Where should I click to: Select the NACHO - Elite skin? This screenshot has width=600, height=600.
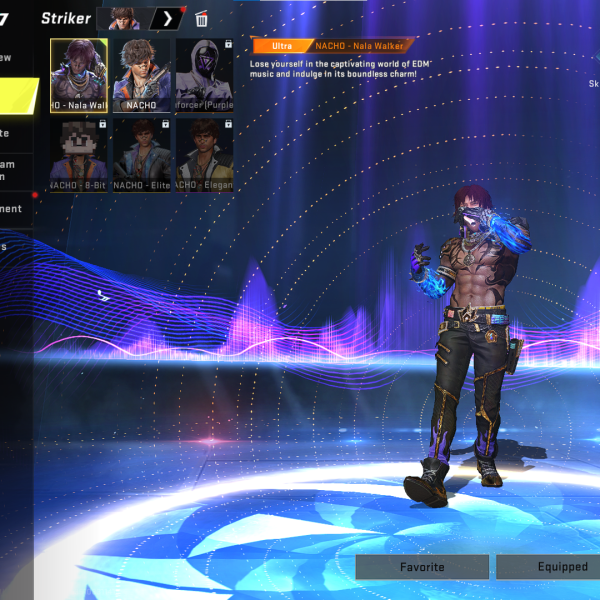coord(141,154)
